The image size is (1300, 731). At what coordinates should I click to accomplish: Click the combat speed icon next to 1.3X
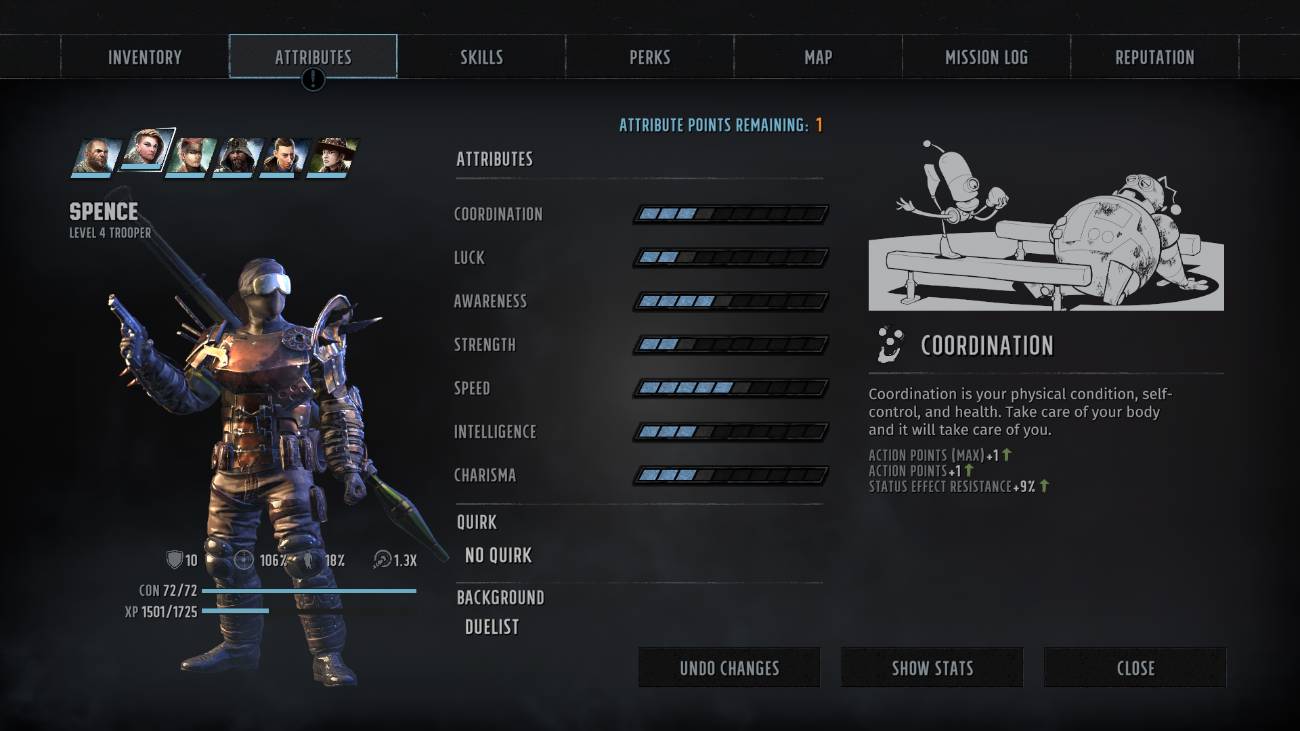point(381,560)
